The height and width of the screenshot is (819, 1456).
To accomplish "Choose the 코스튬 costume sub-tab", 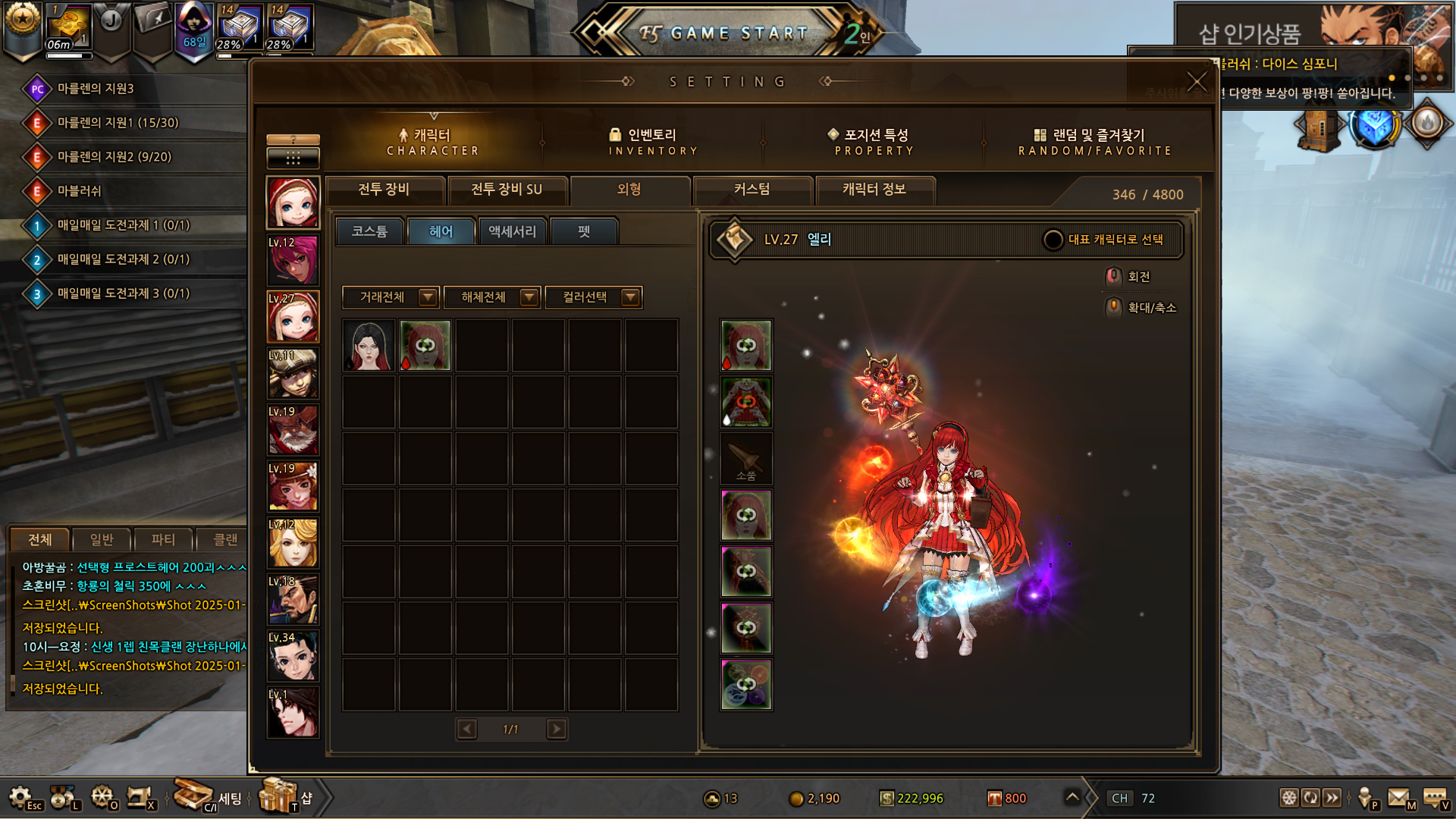I will pyautogui.click(x=369, y=231).
